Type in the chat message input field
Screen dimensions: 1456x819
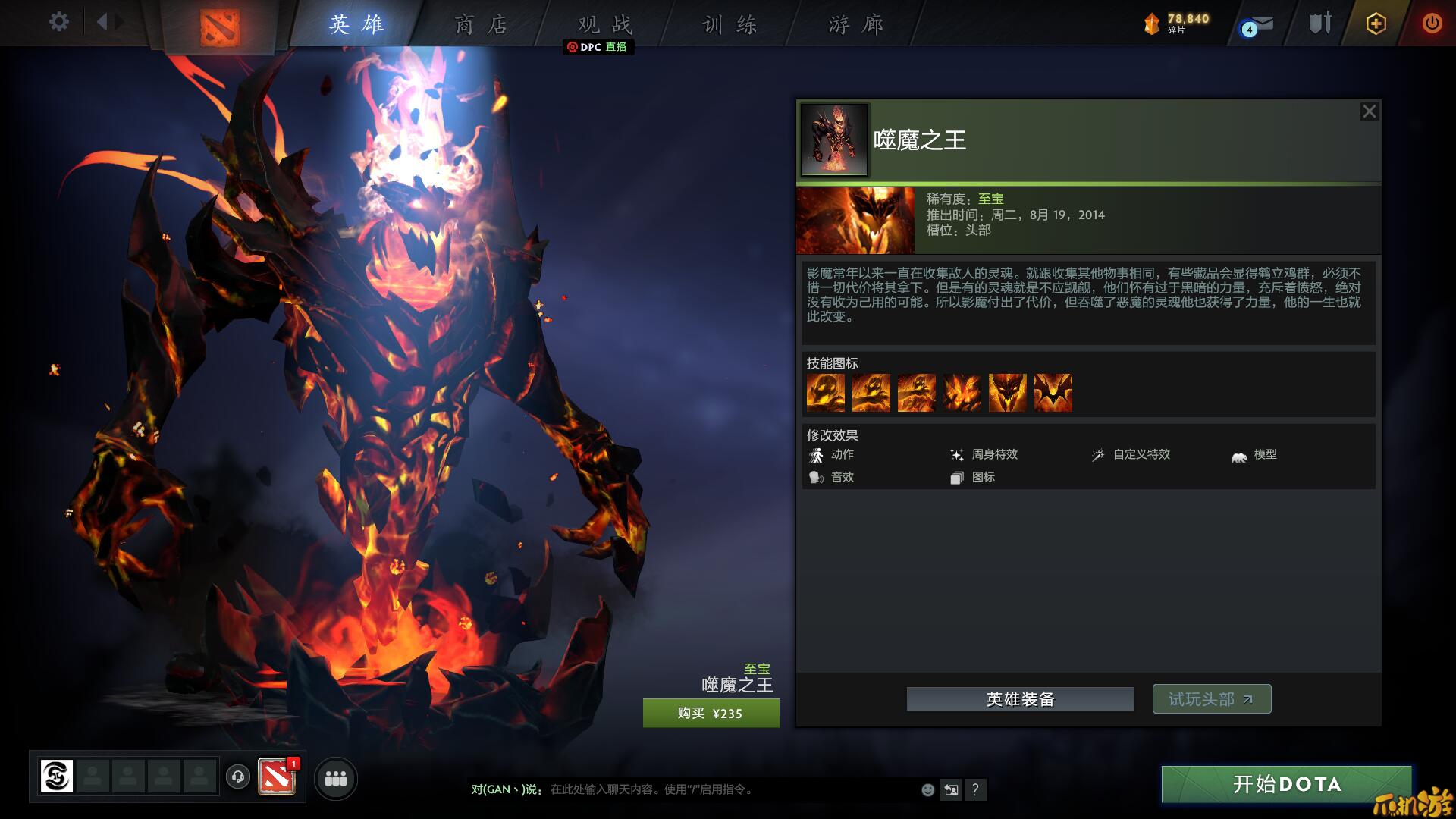(728, 789)
